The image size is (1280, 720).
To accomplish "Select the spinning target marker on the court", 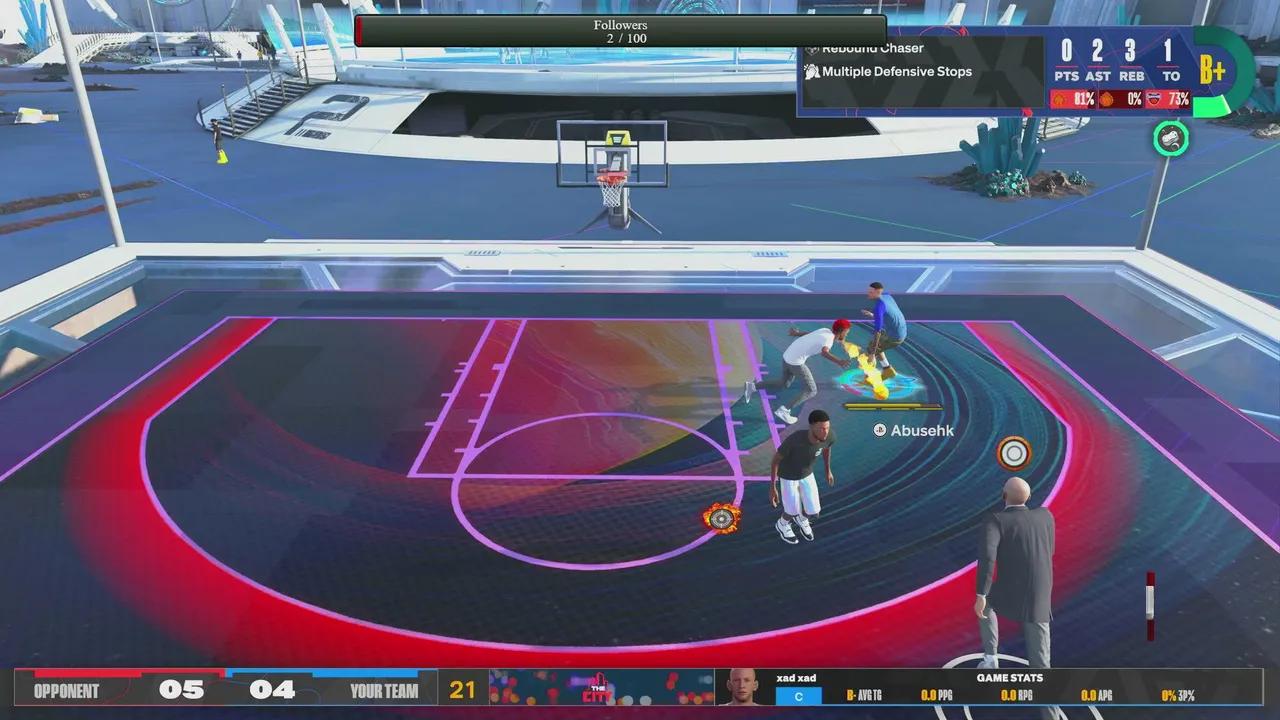I will (1014, 453).
